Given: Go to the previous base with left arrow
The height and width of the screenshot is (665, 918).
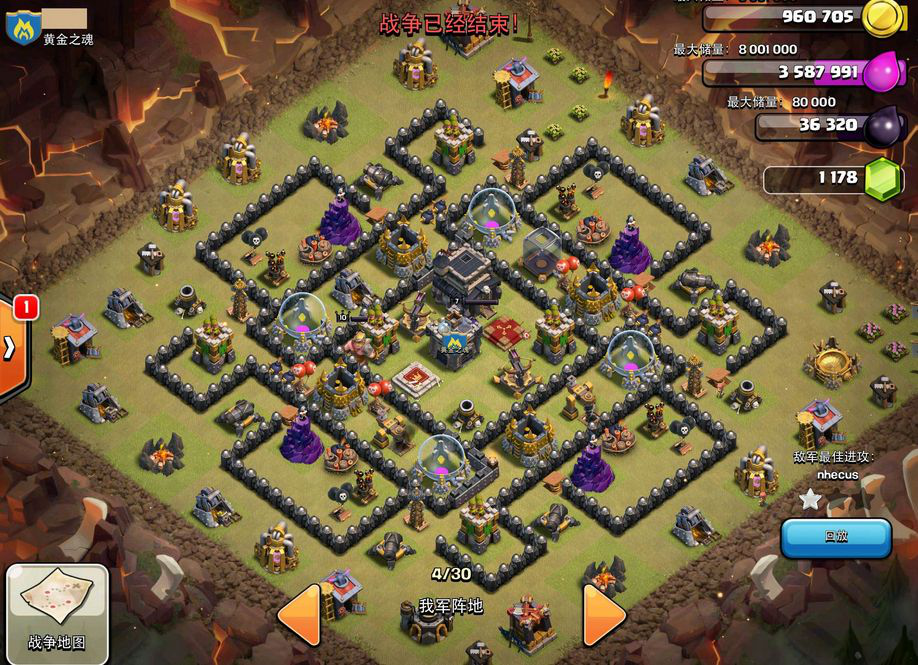Looking at the screenshot, I should [298, 614].
